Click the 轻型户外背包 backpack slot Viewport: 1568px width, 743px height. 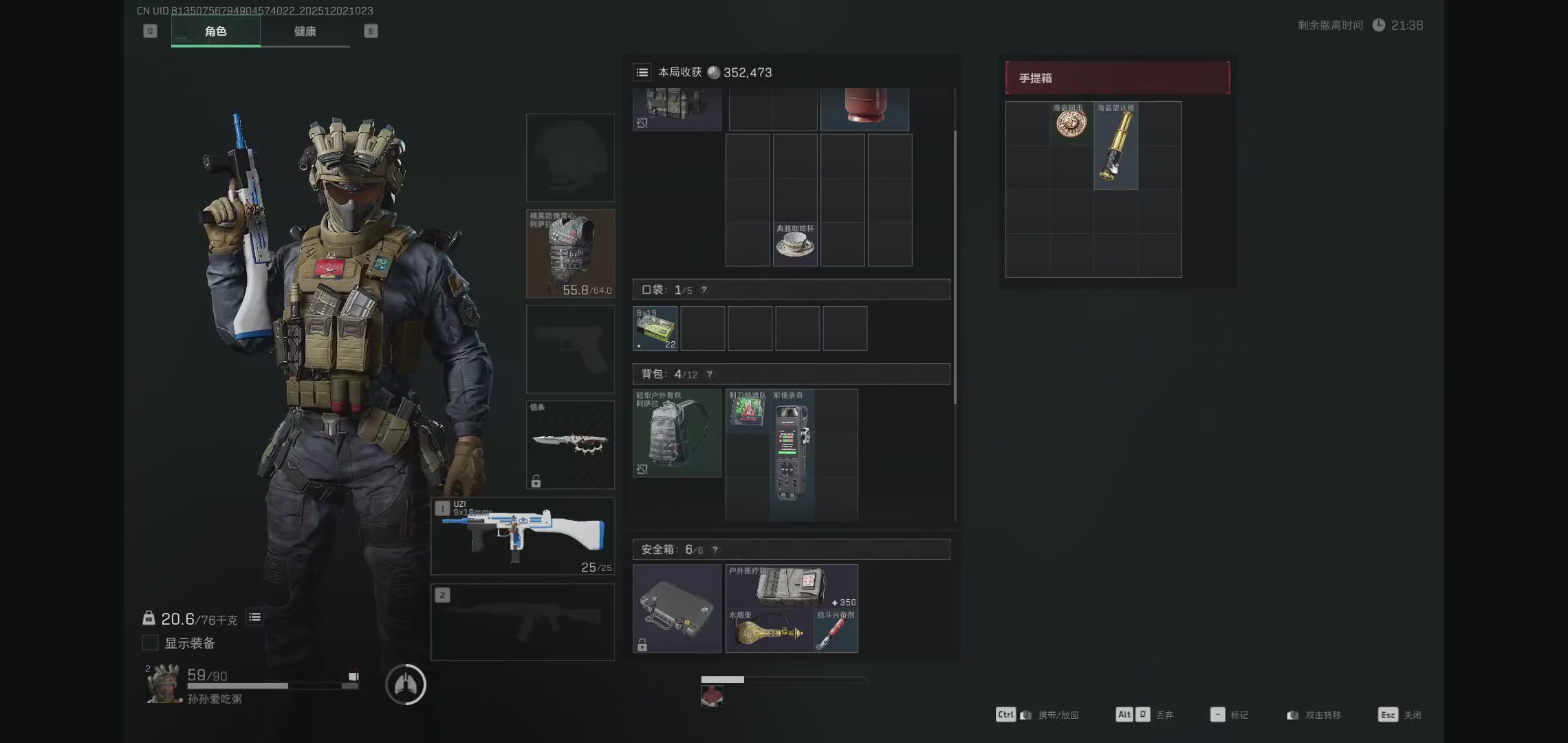coord(677,433)
